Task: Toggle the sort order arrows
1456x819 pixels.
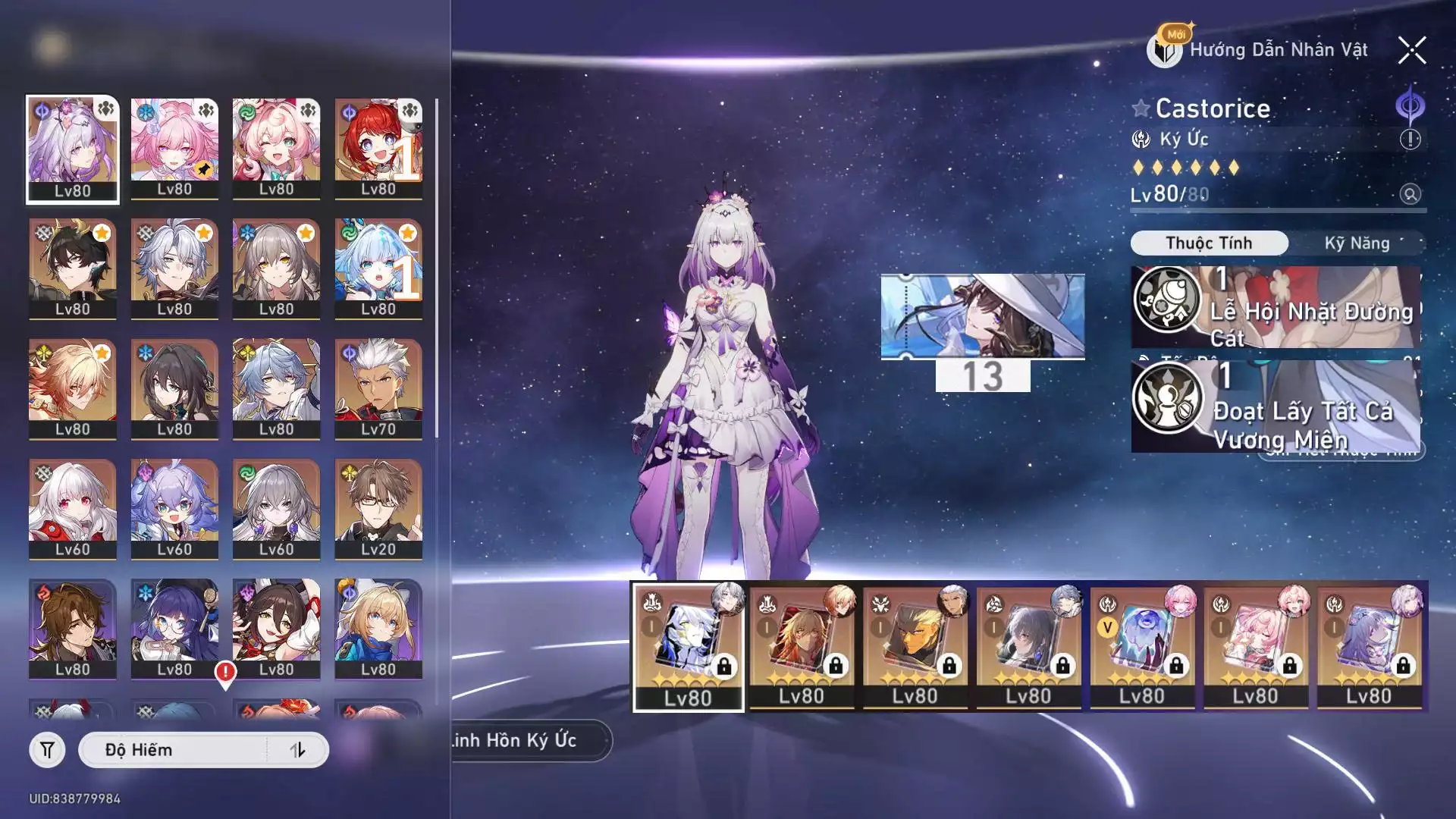Action: pos(297,750)
